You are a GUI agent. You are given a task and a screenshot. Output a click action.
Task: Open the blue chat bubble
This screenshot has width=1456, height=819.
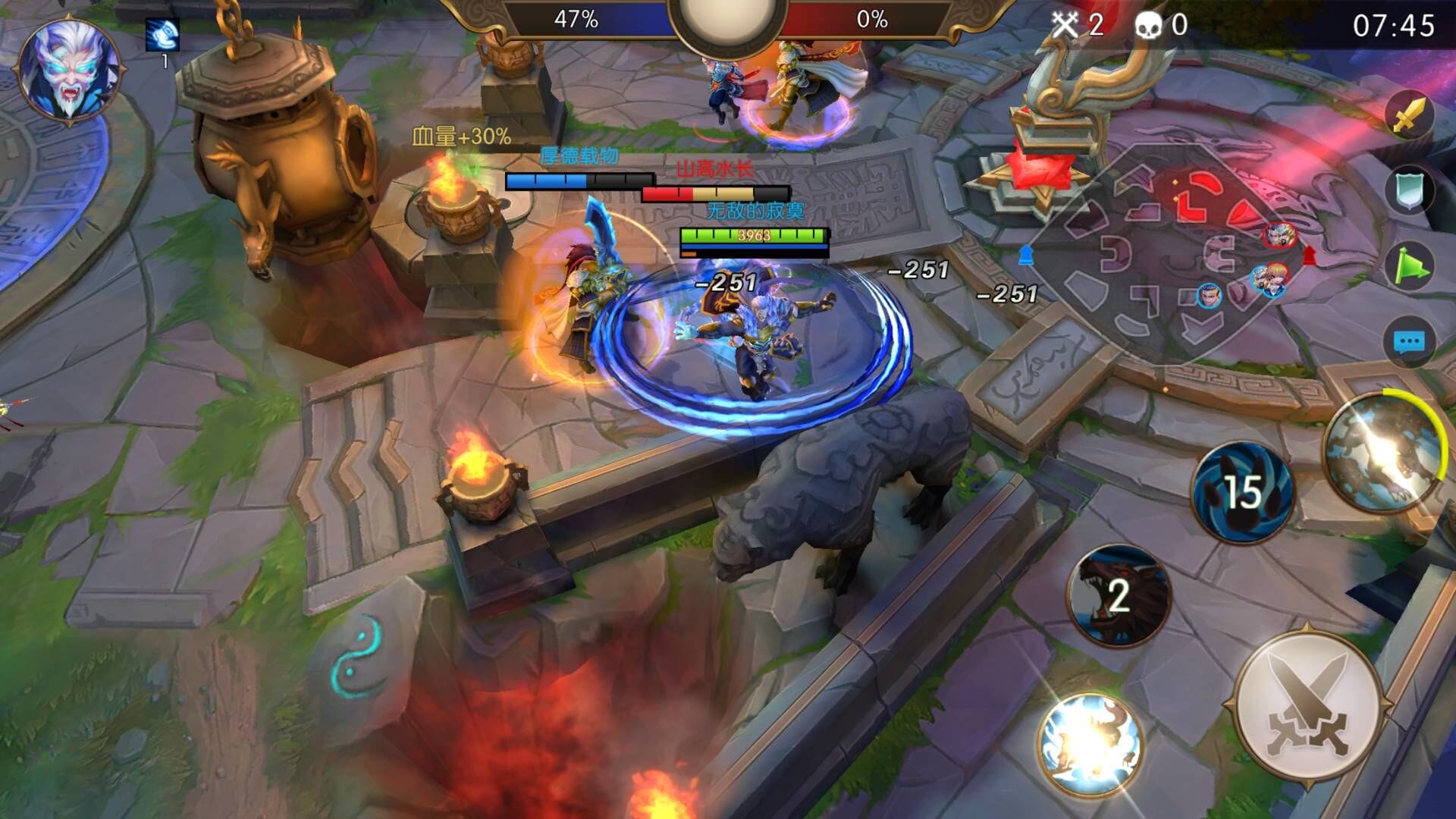(x=1409, y=343)
